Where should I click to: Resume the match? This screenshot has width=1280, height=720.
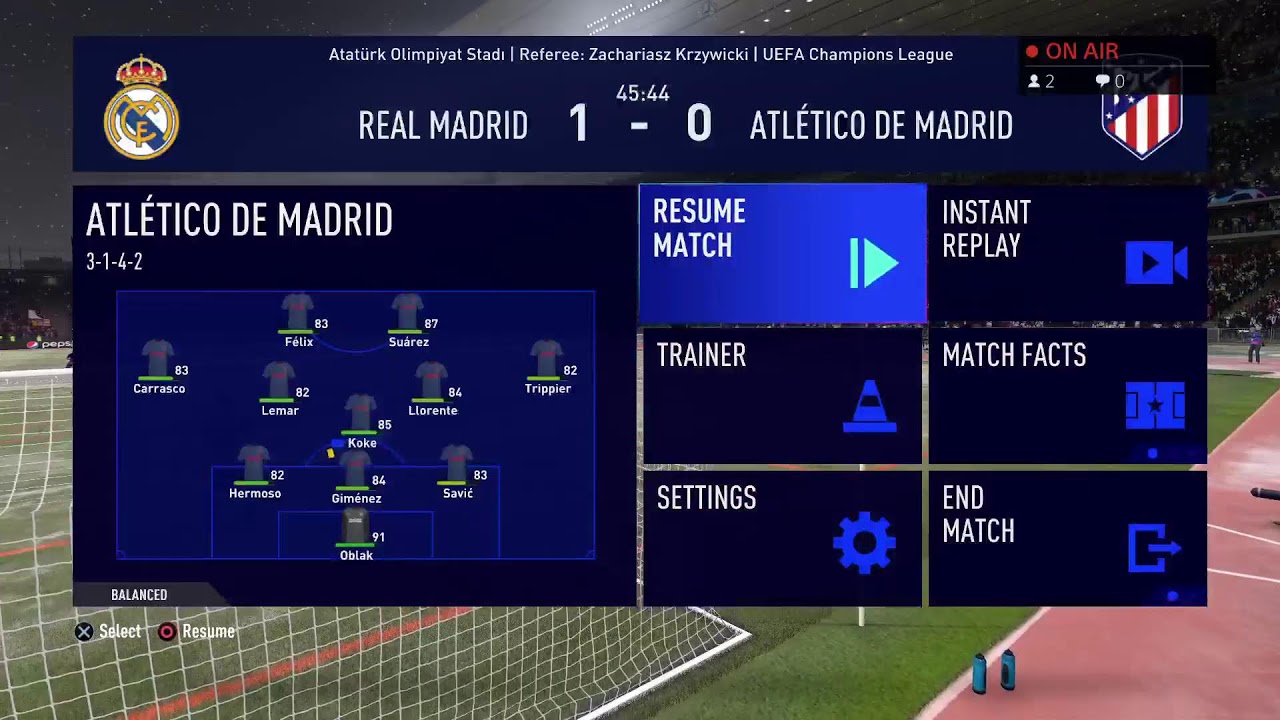[x=782, y=253]
